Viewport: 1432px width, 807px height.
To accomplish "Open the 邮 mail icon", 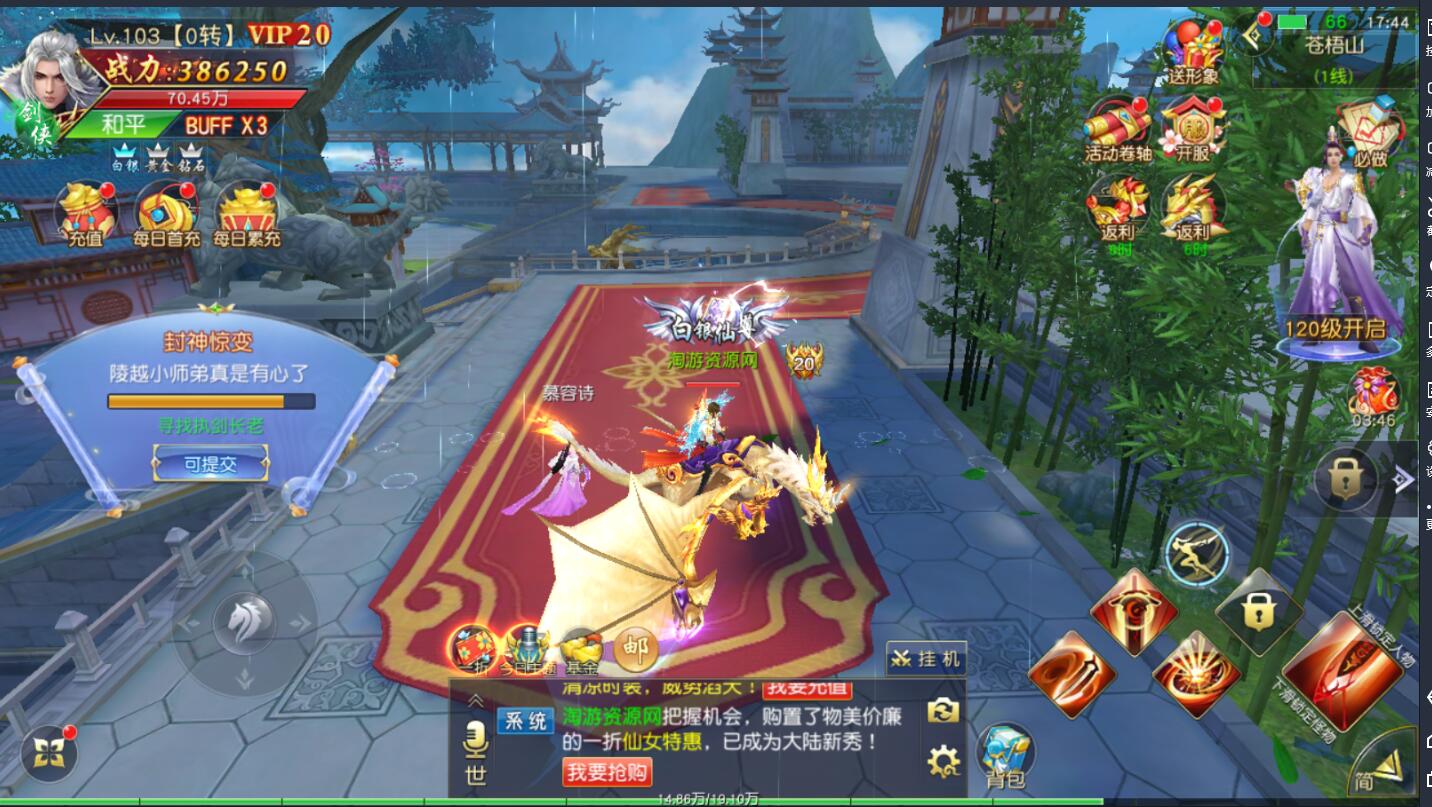I will coord(636,649).
